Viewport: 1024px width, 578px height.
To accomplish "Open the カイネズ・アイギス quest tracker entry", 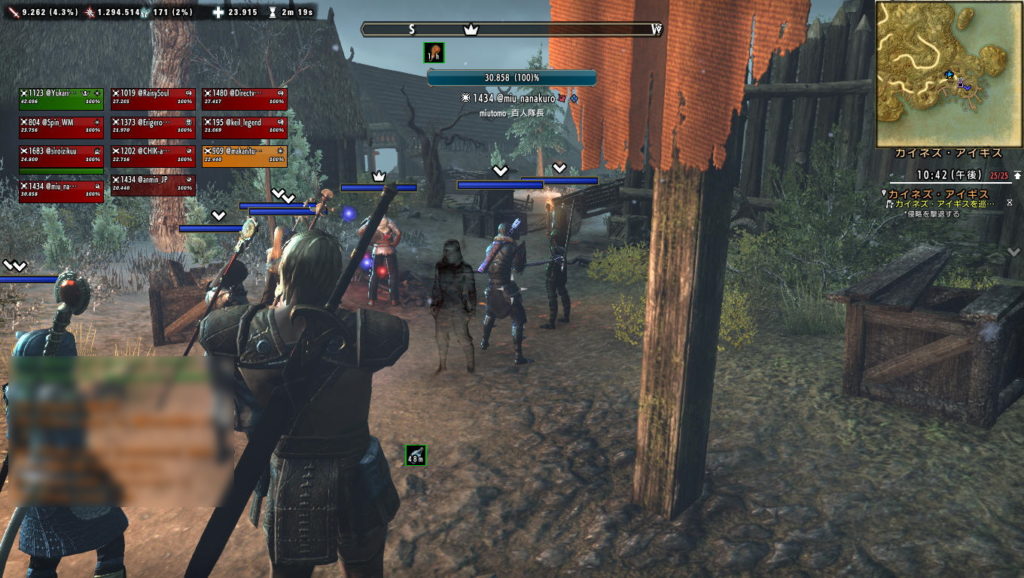I will [941, 193].
